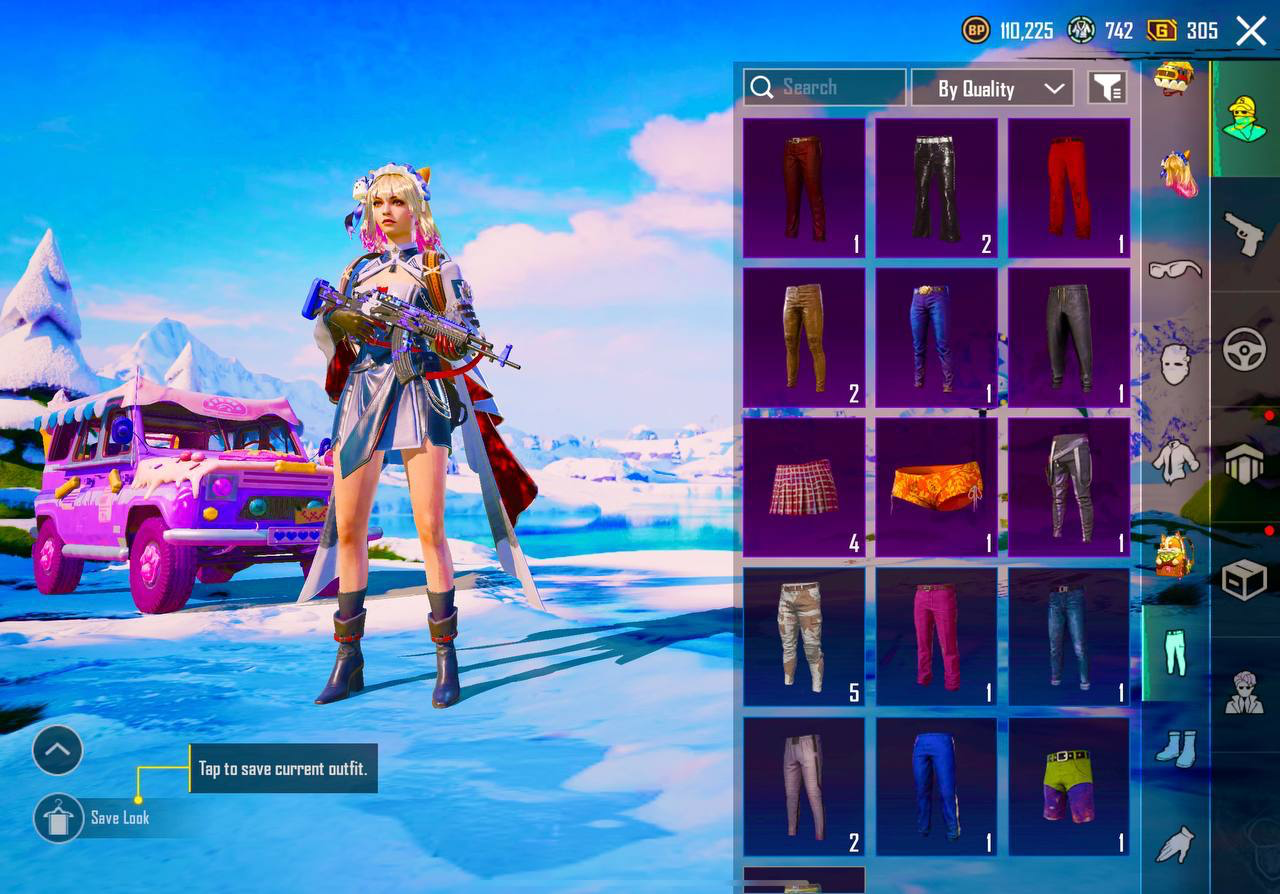Choose the boots footwear category
The width and height of the screenshot is (1280, 894).
point(1176,748)
